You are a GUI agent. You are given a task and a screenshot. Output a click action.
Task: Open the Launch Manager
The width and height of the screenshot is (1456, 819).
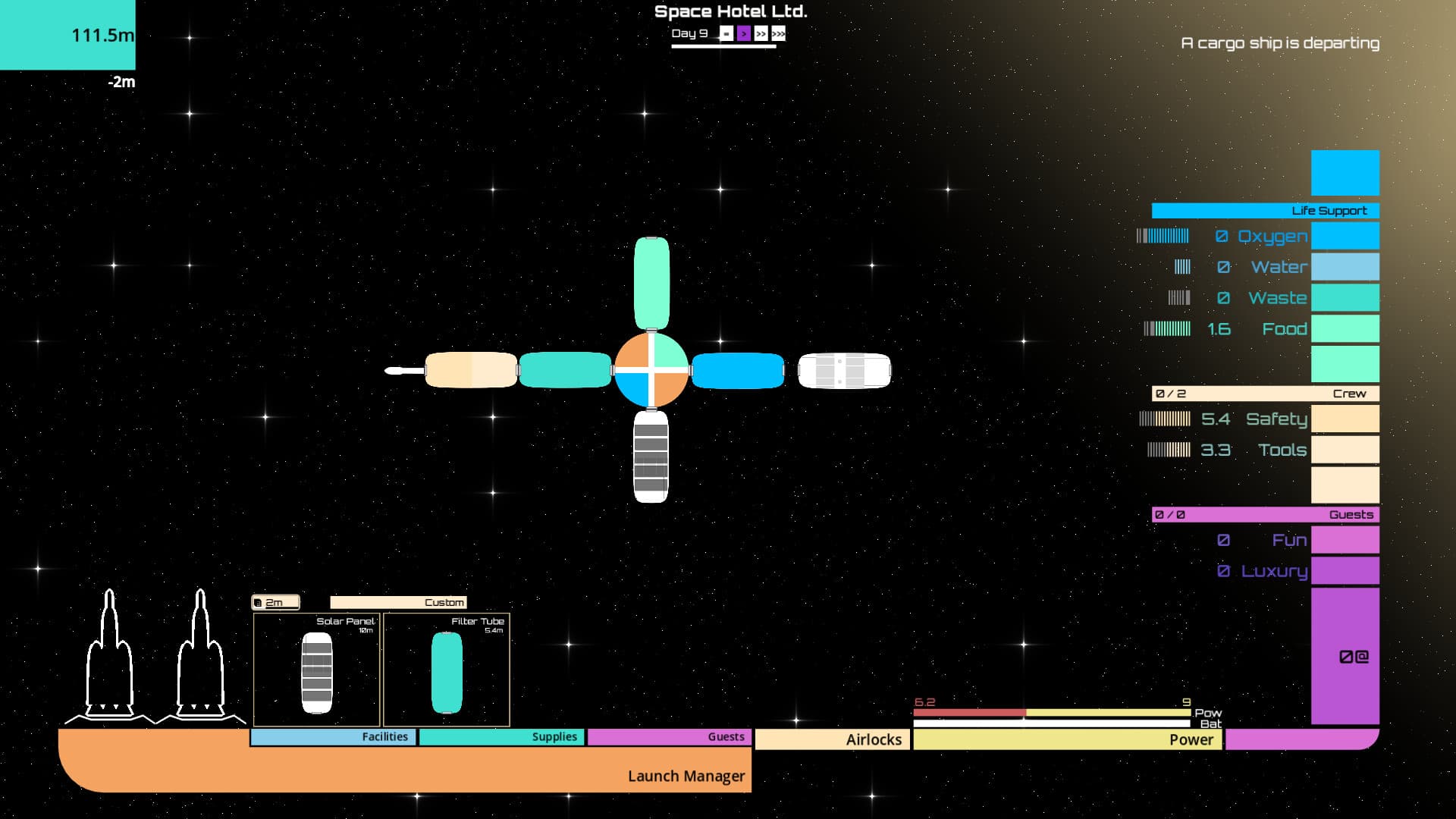point(686,776)
